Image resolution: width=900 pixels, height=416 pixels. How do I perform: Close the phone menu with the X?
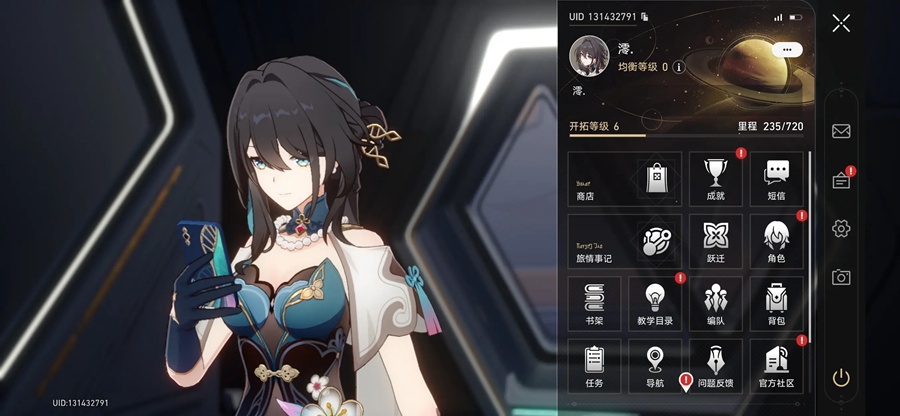[x=841, y=23]
